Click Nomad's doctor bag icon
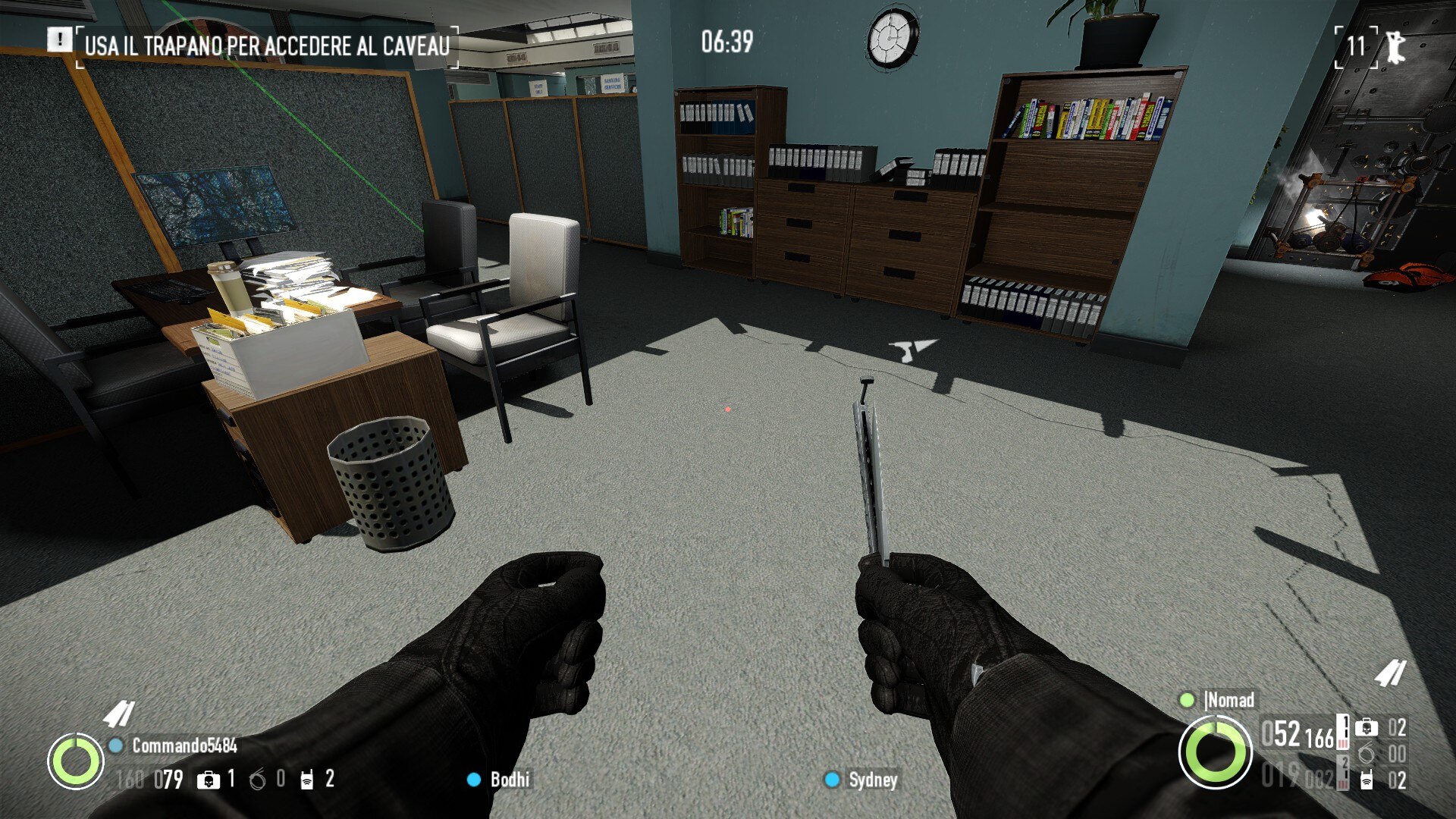This screenshot has height=819, width=1456. pos(1367,728)
